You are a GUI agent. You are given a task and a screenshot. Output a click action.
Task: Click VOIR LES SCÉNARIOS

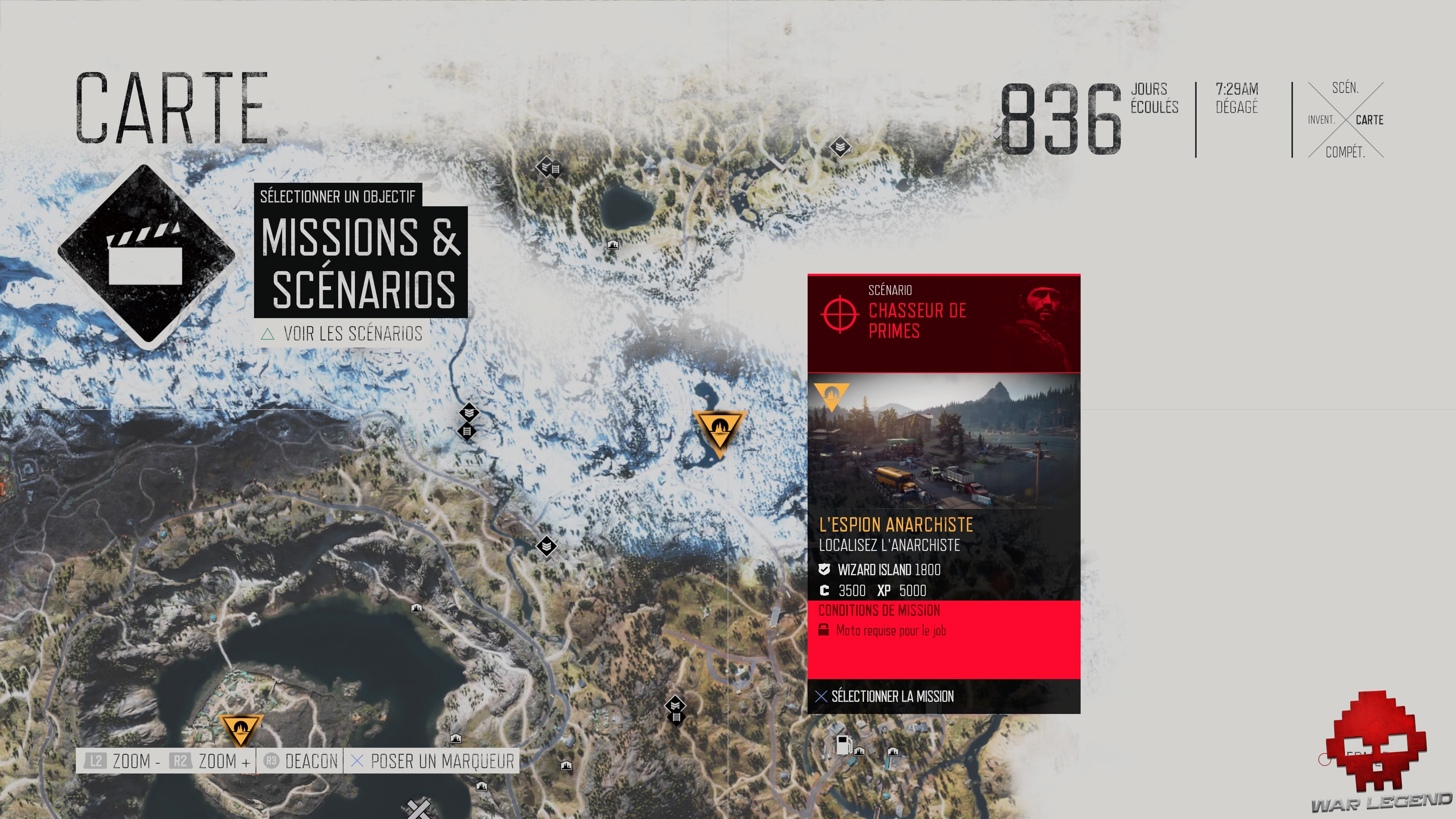[x=353, y=334]
